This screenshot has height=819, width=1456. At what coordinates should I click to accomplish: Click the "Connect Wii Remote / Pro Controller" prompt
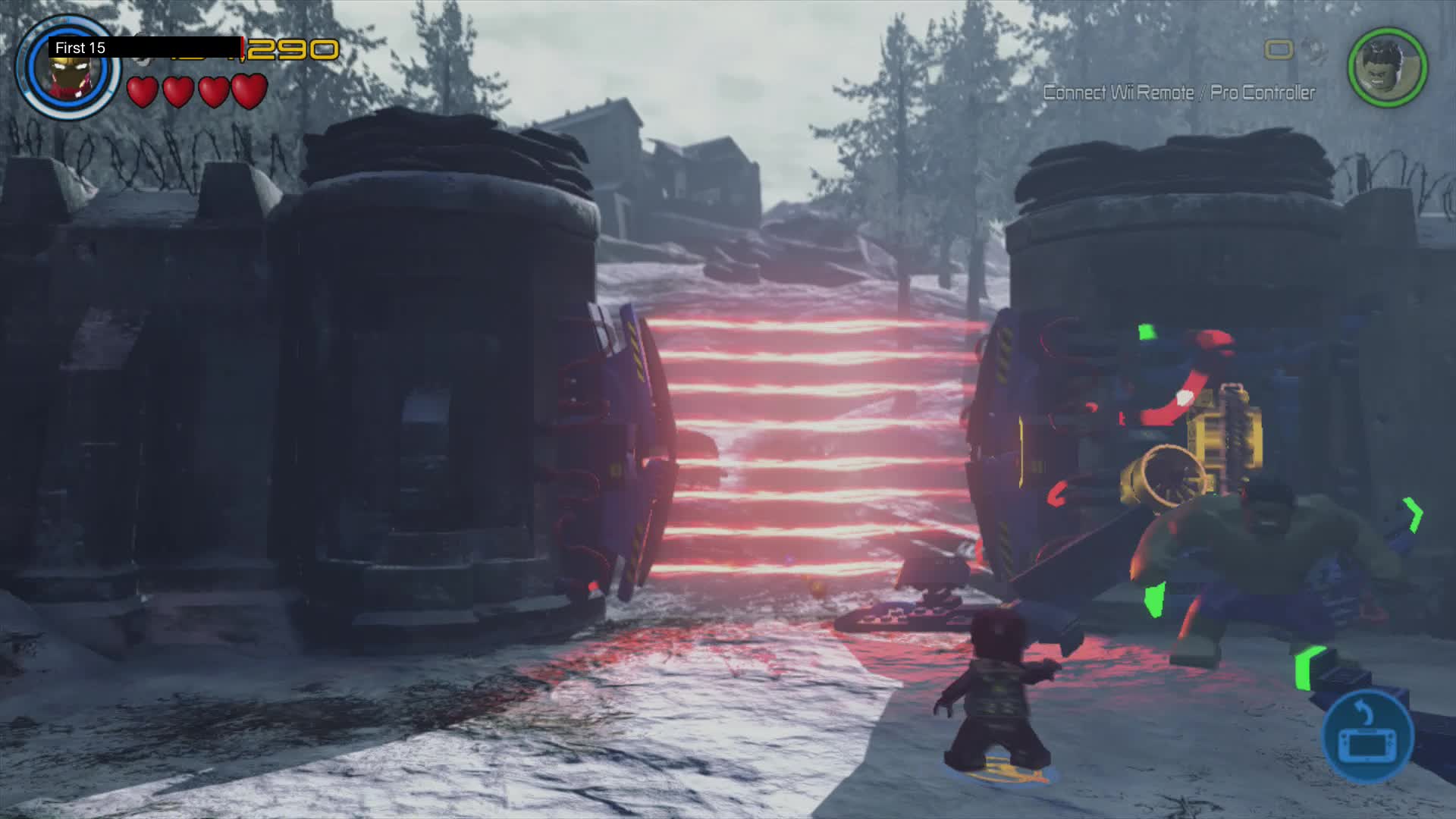(x=1178, y=93)
